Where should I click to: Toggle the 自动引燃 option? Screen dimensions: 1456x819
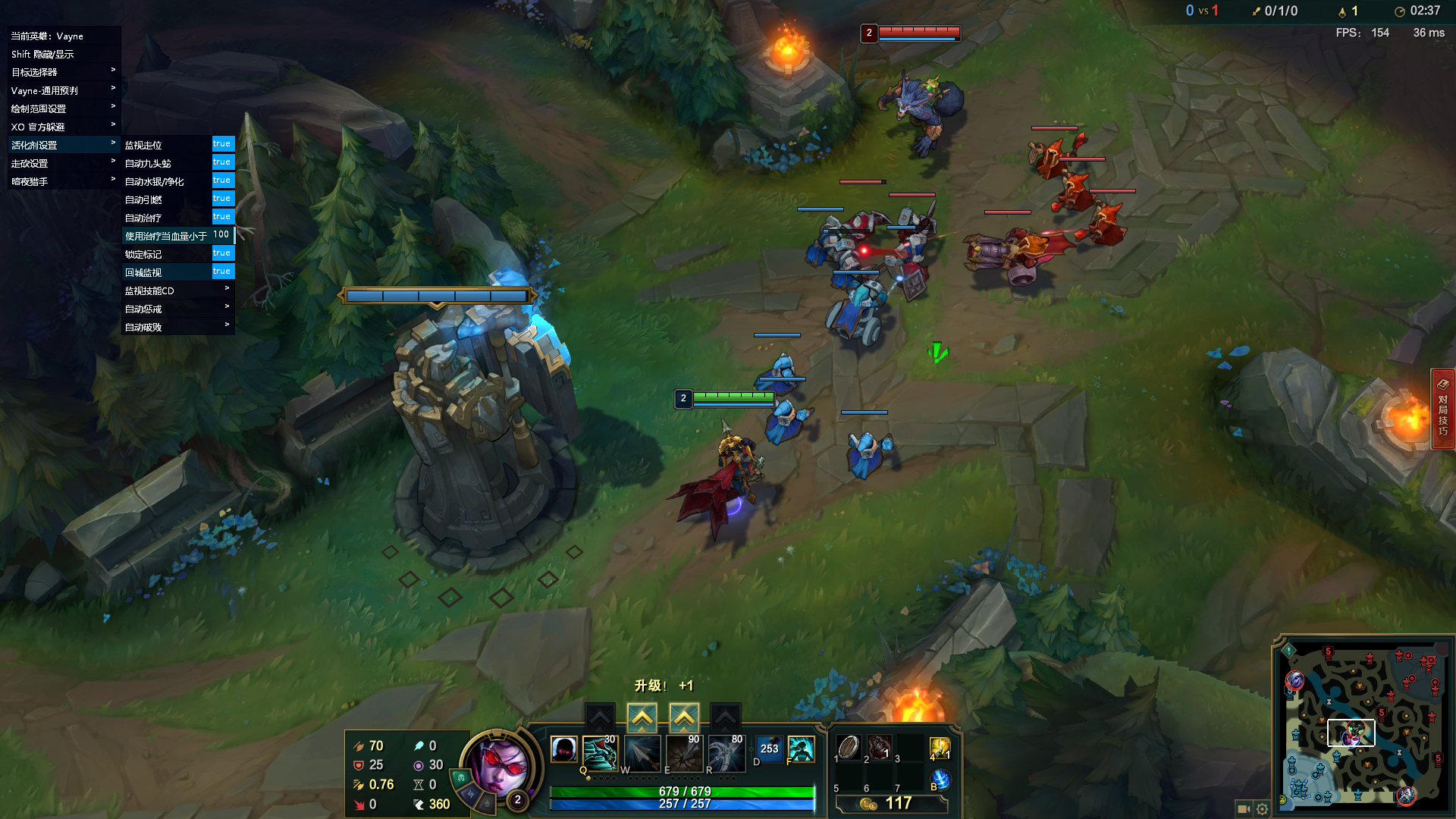pos(222,199)
